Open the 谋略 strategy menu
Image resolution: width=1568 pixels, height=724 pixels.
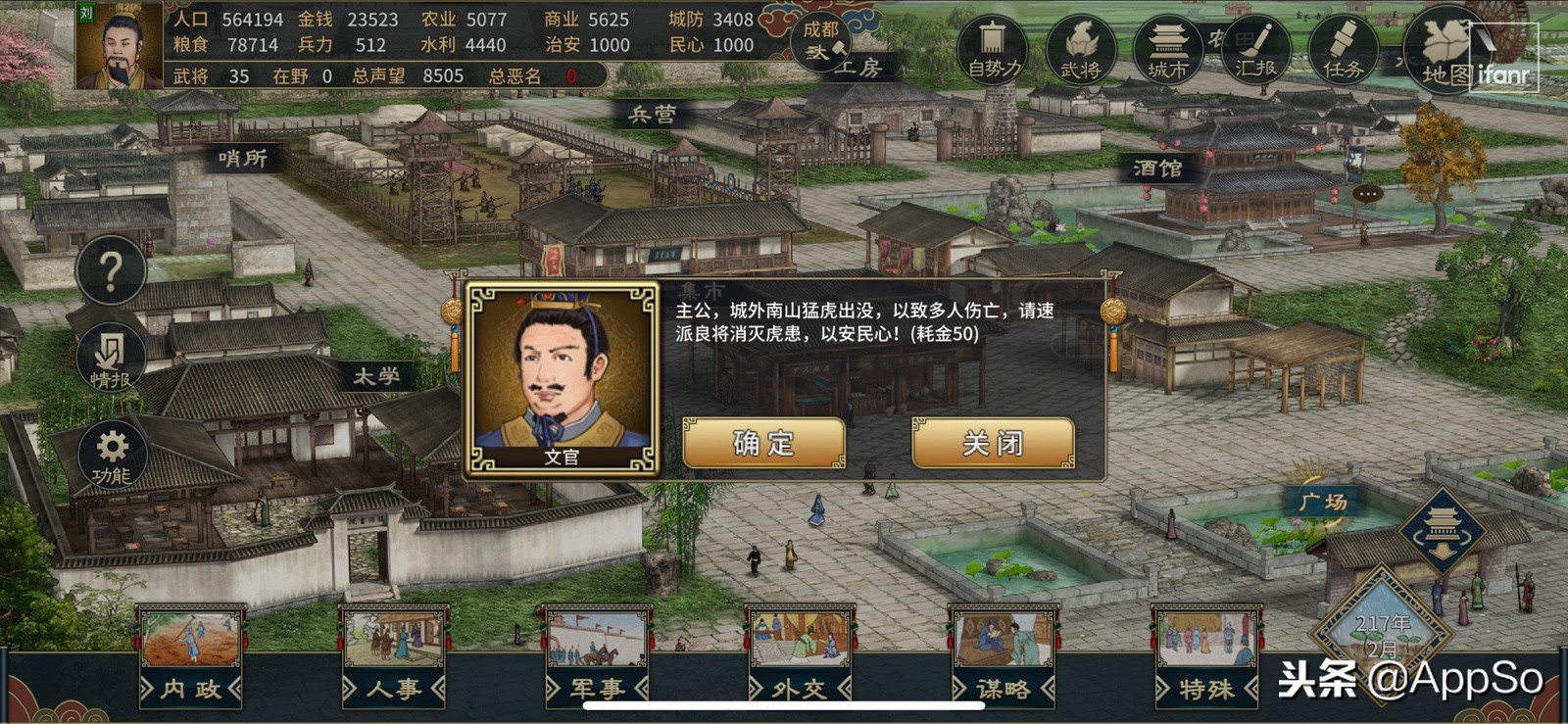(1005, 688)
